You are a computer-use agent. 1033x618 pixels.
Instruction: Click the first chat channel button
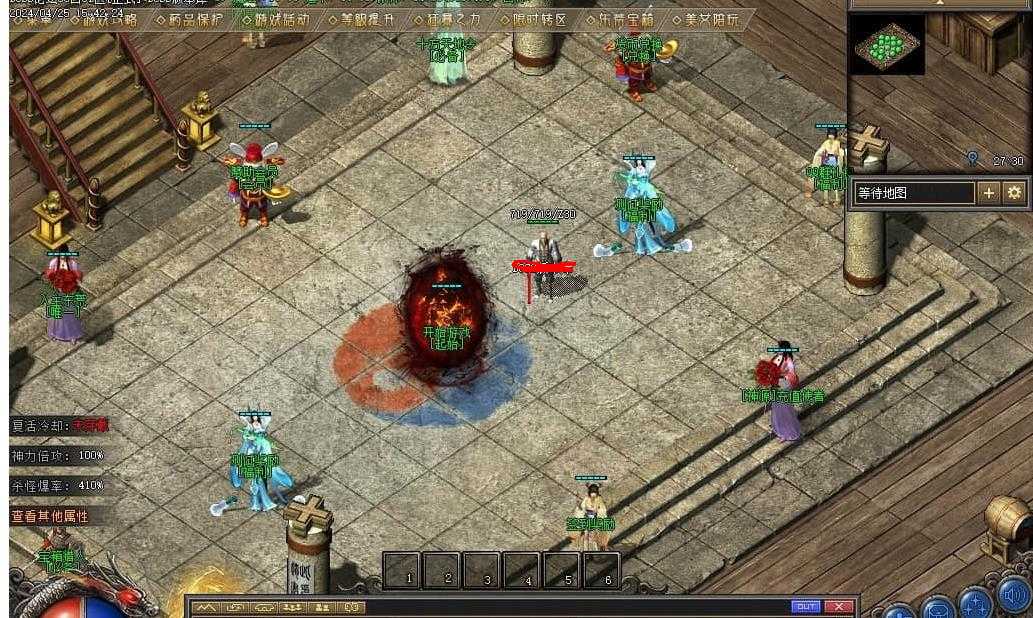[206, 608]
